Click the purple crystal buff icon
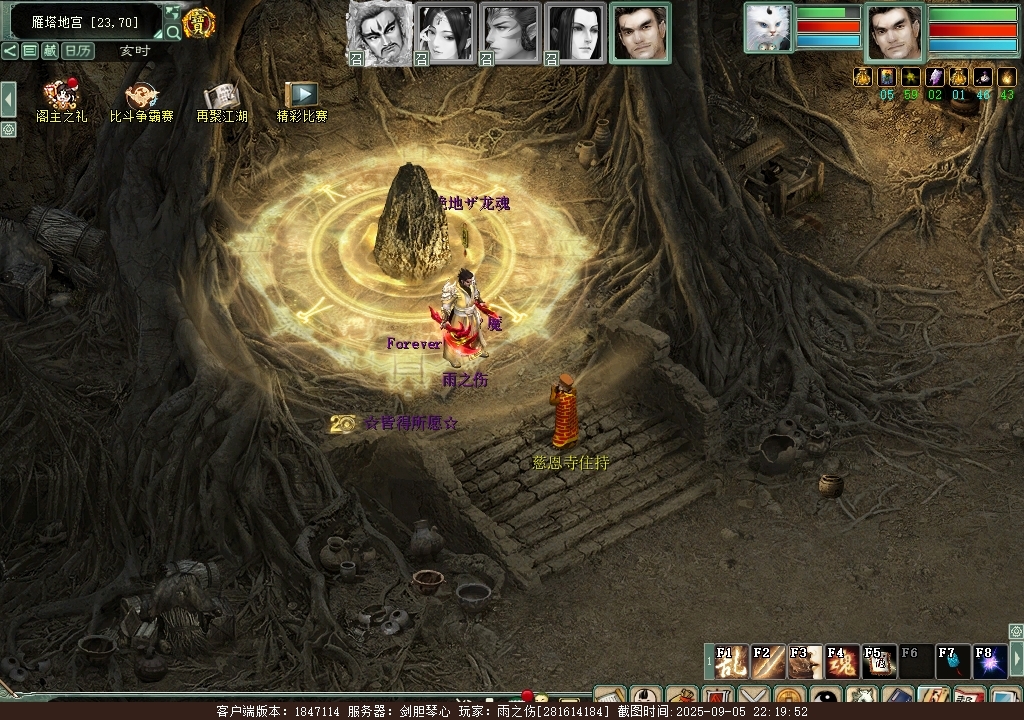1024x720 pixels. pos(935,77)
